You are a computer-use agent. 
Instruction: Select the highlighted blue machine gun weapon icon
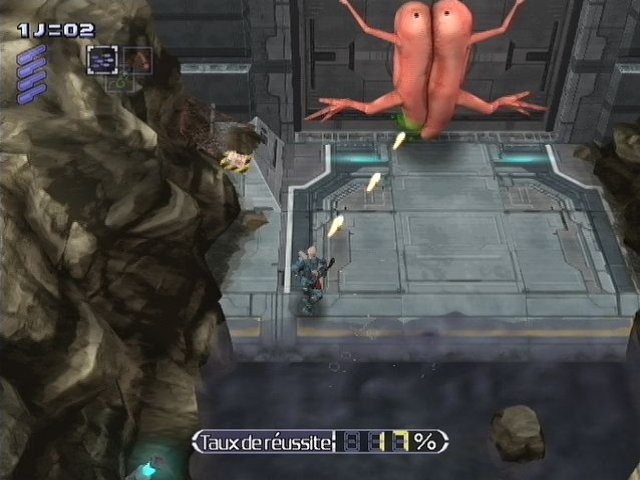pyautogui.click(x=102, y=60)
